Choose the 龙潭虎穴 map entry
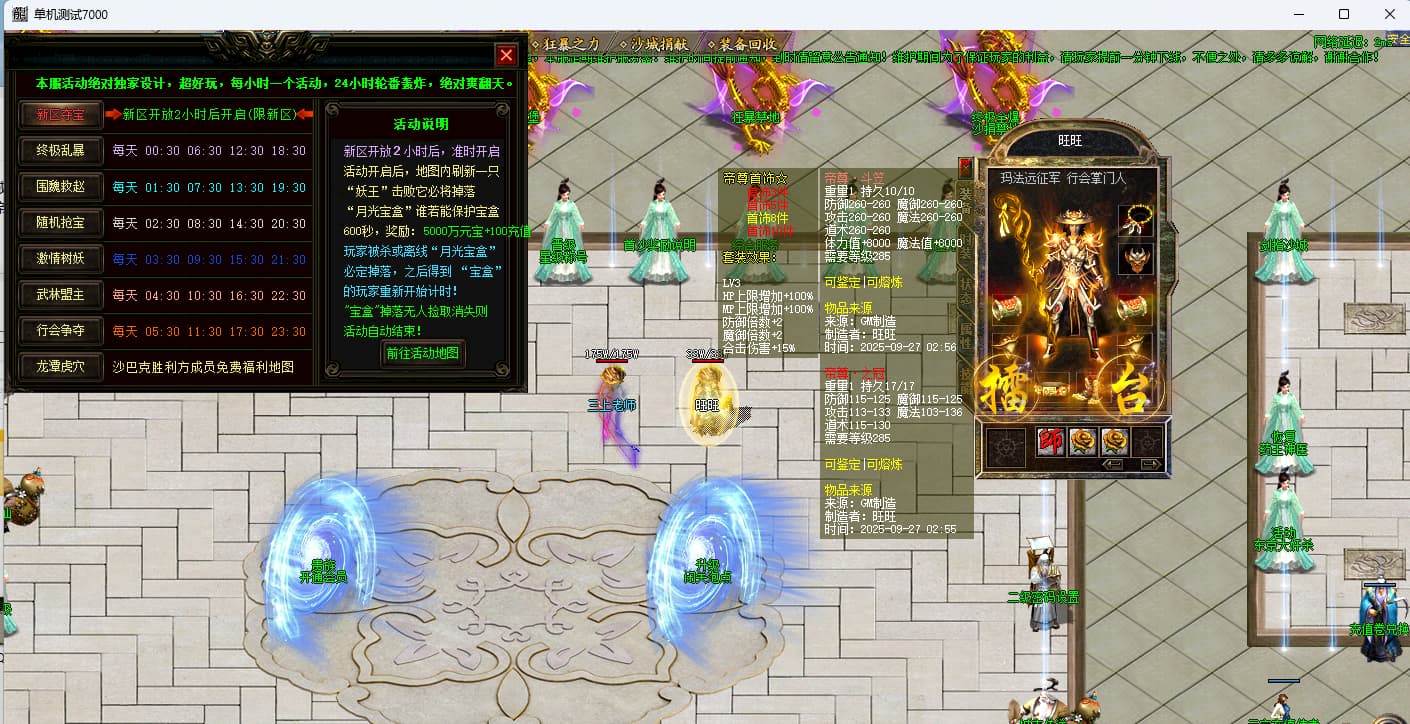The width and height of the screenshot is (1410, 724). [61, 367]
